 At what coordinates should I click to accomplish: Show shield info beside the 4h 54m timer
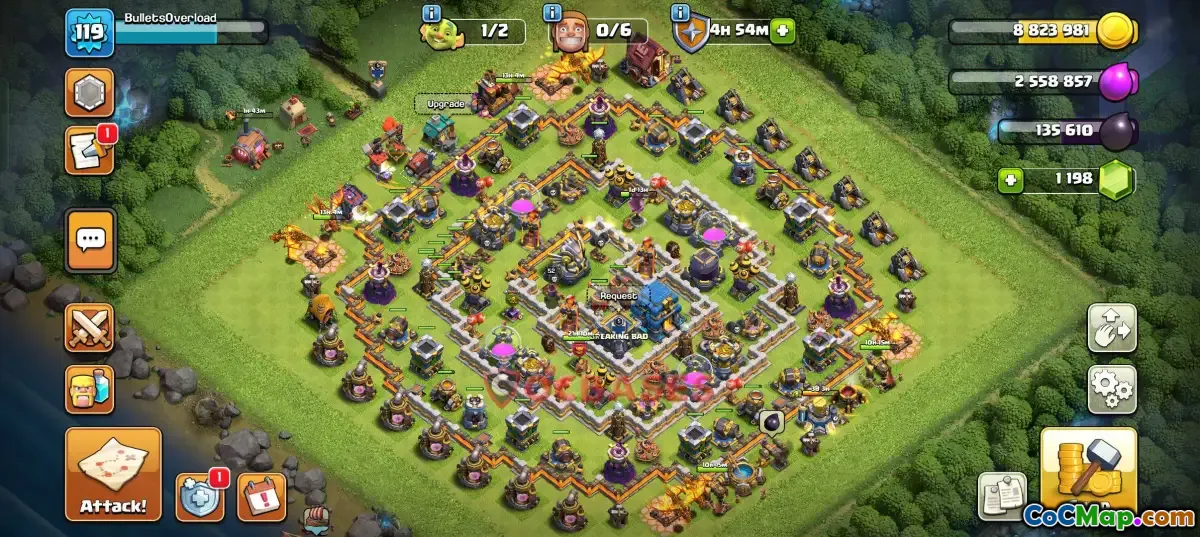coord(682,13)
